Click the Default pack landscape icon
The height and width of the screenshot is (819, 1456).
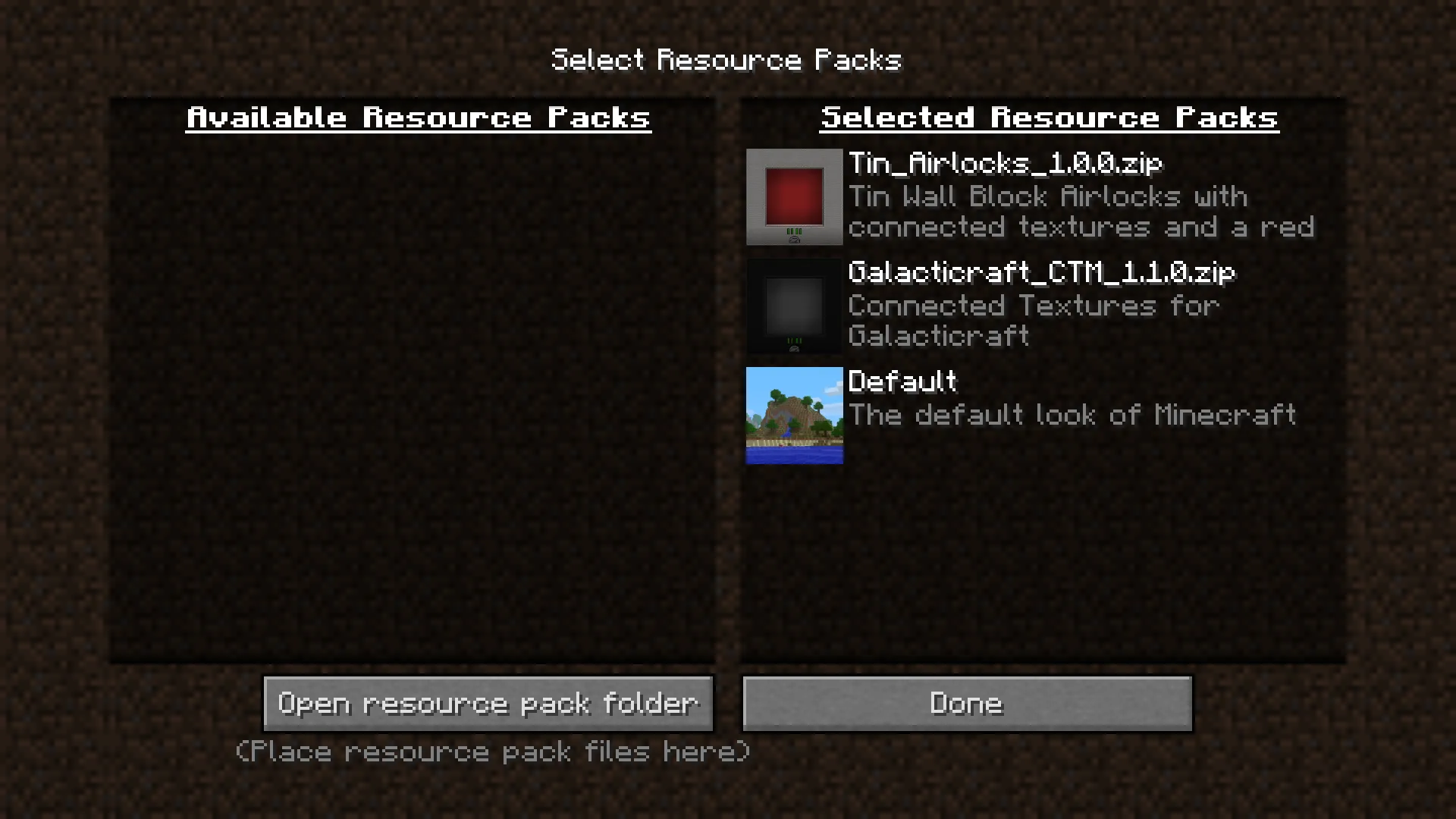(794, 416)
